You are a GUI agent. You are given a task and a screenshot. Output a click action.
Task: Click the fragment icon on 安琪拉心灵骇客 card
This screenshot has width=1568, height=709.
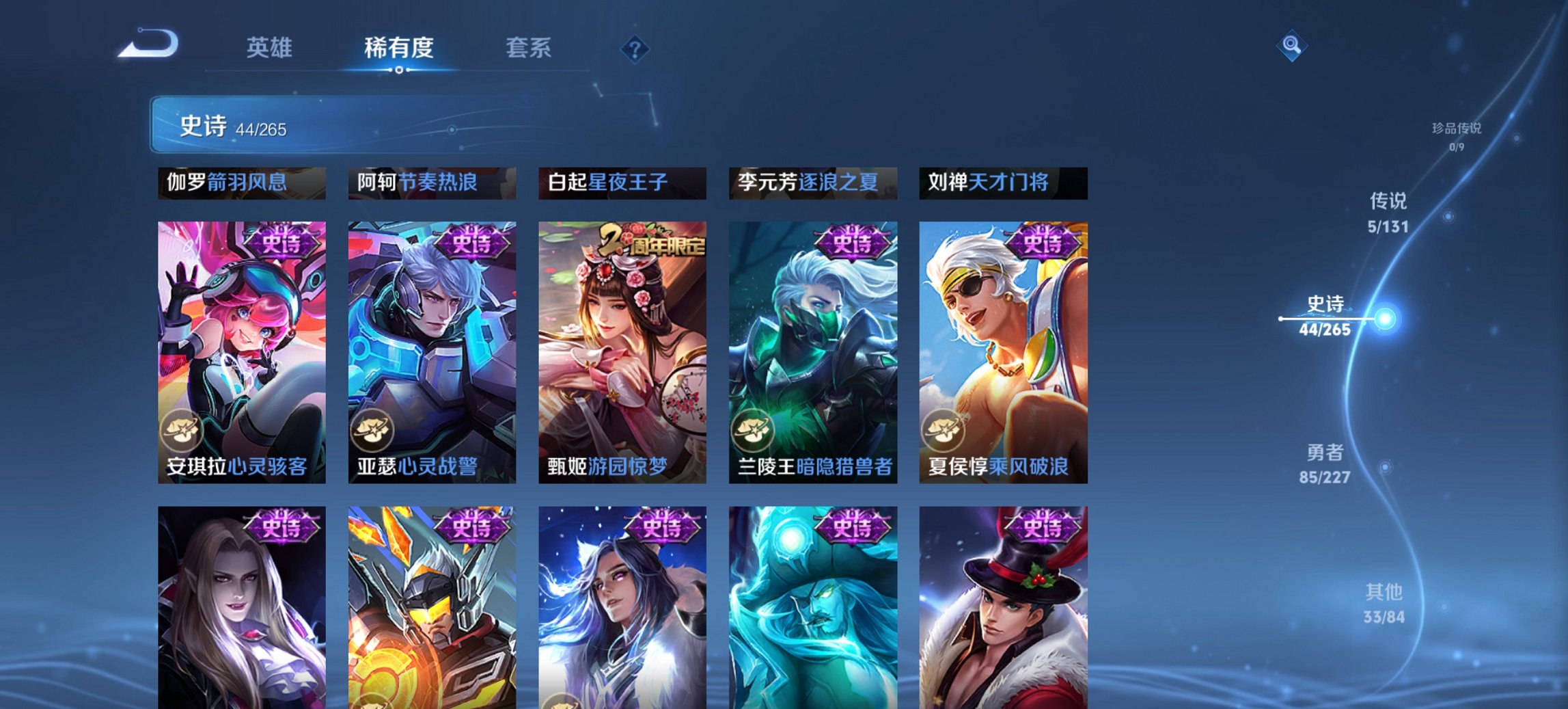coord(181,429)
